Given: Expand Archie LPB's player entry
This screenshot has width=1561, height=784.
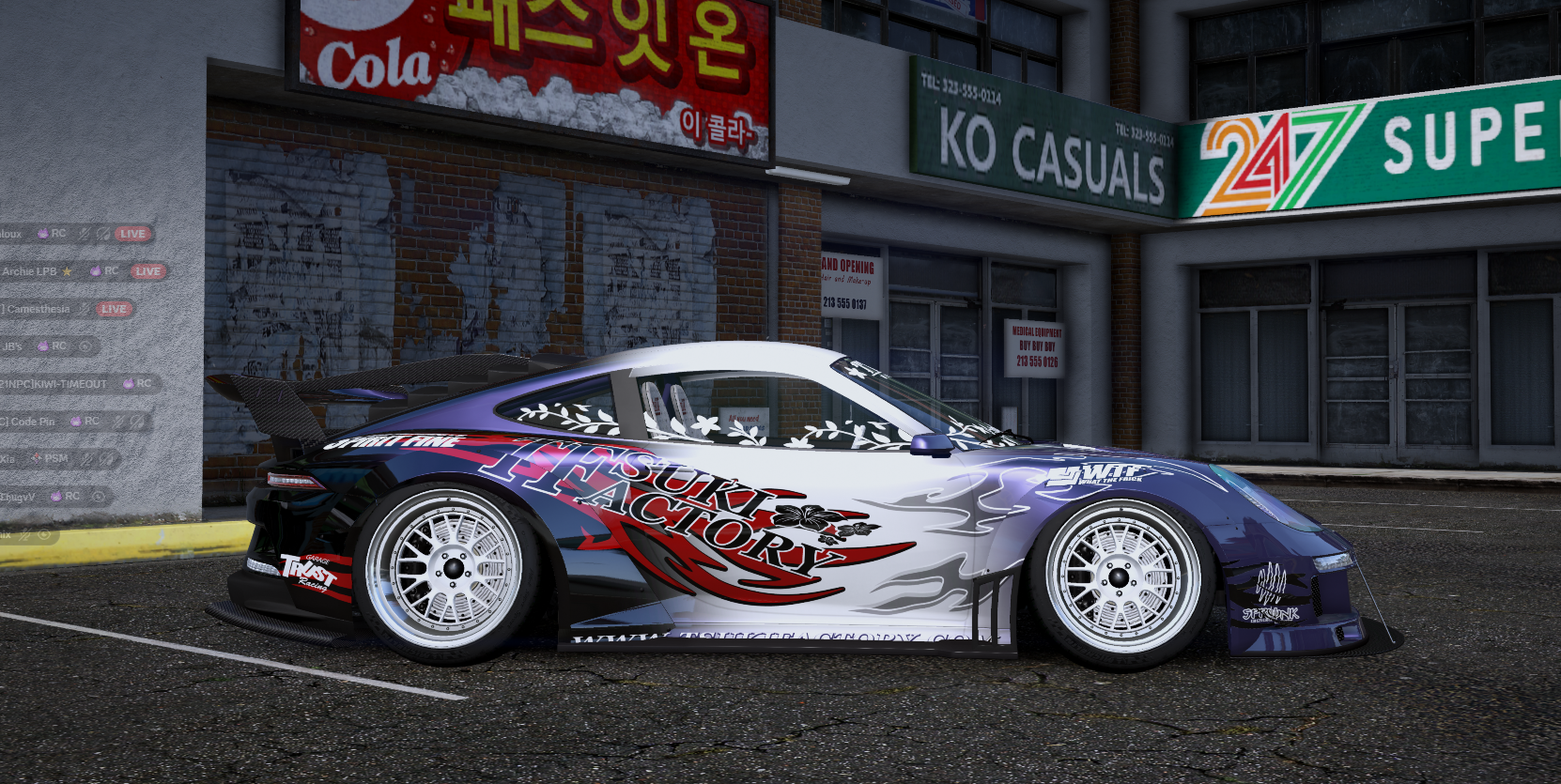Looking at the screenshot, I should click(28, 271).
